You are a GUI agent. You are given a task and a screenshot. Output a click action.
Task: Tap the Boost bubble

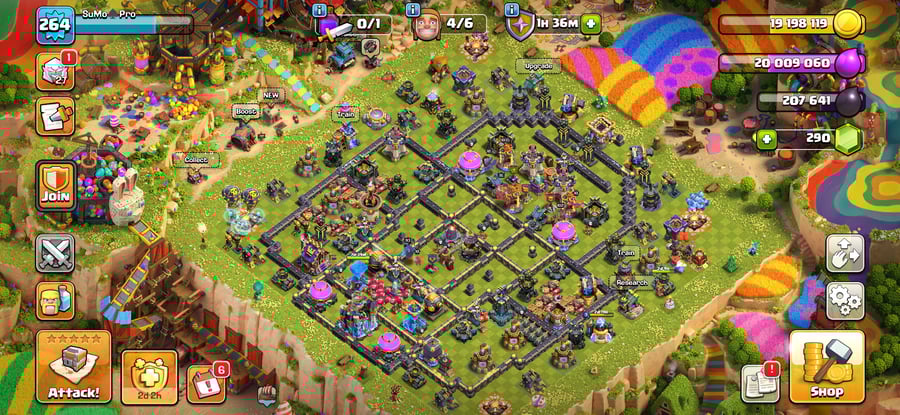(246, 111)
